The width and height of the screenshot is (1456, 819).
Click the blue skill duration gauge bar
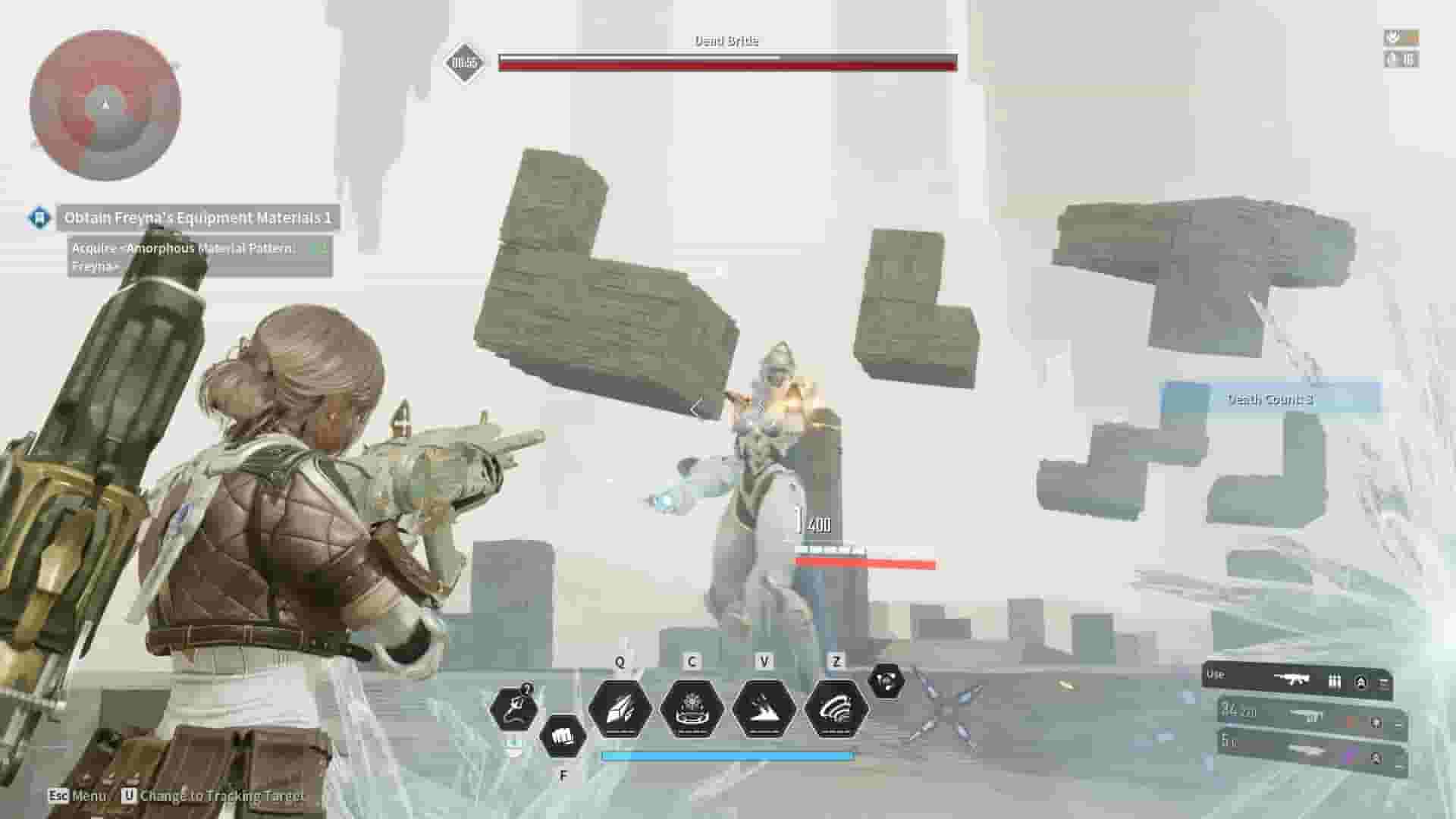point(728,755)
